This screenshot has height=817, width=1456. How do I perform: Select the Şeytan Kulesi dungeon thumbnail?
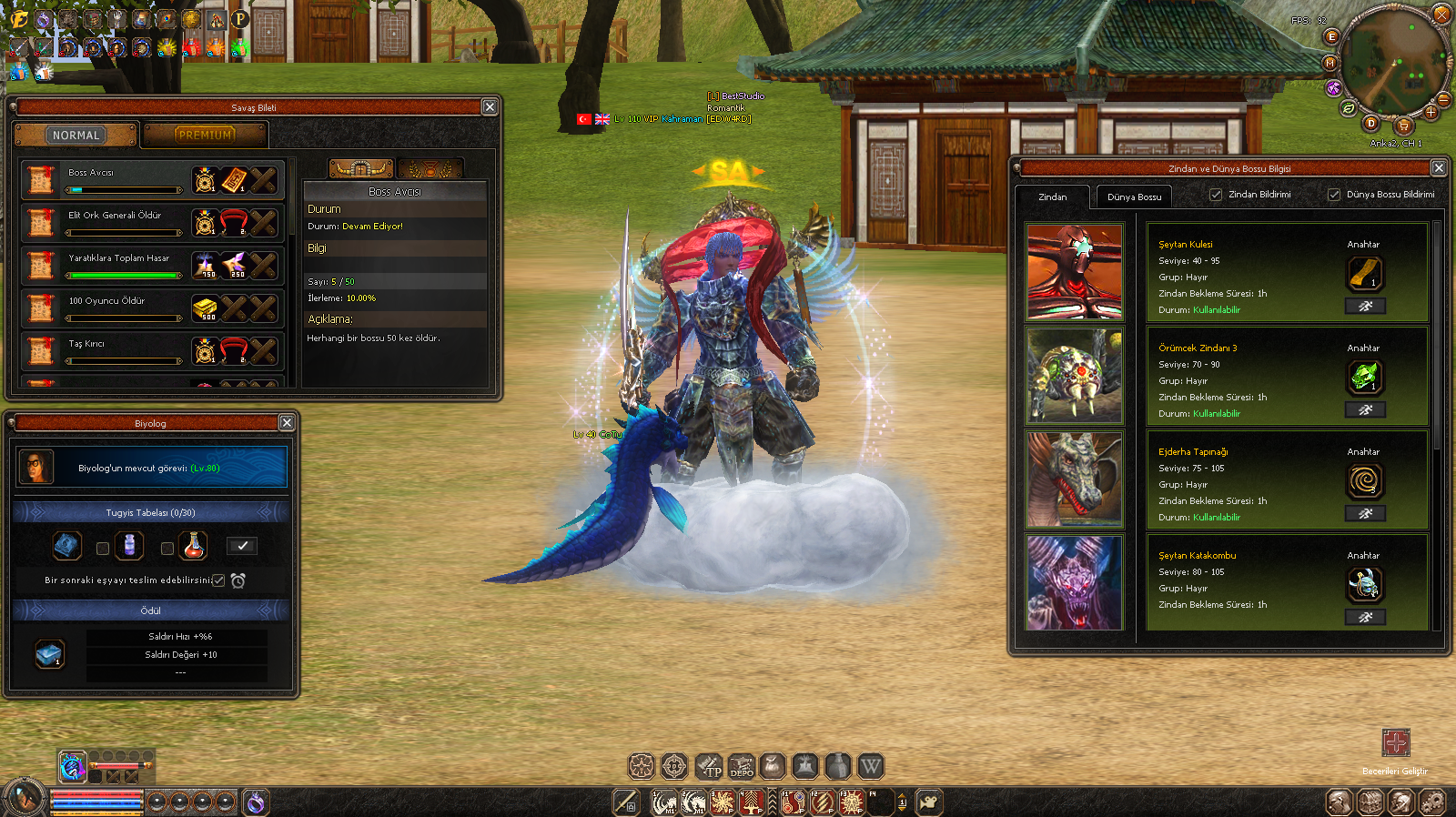point(1075,272)
